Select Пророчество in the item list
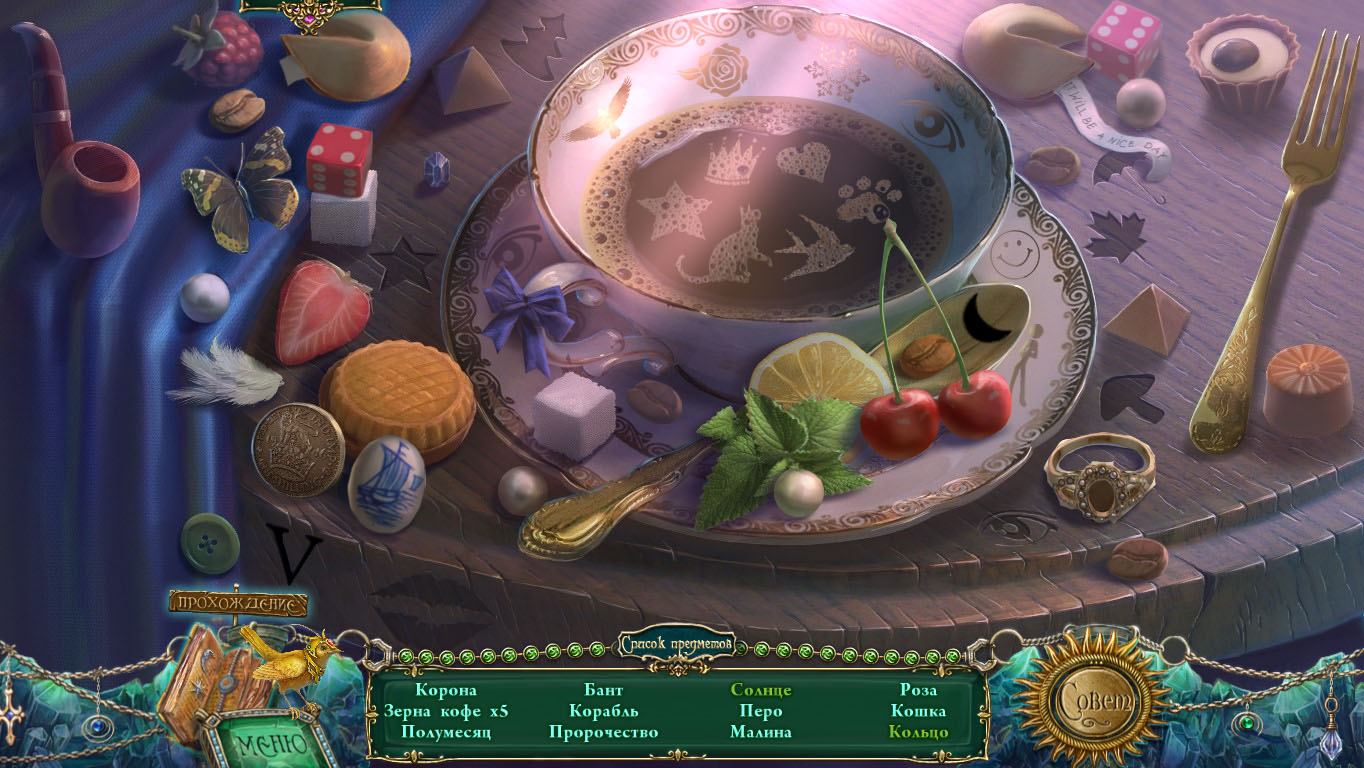The width and height of the screenshot is (1364, 768). coord(603,732)
